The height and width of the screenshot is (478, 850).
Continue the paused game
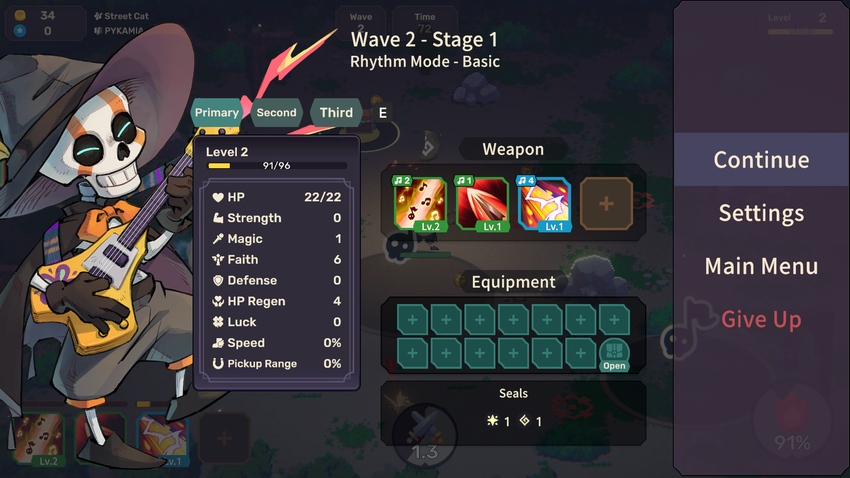(x=761, y=160)
